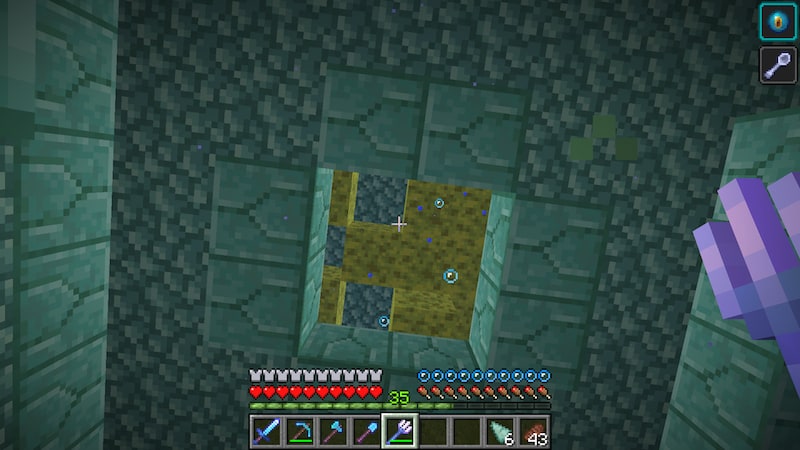Click the spoon-shaped mining fatigue effect icon
Viewport: 800px width, 450px height.
tap(778, 65)
